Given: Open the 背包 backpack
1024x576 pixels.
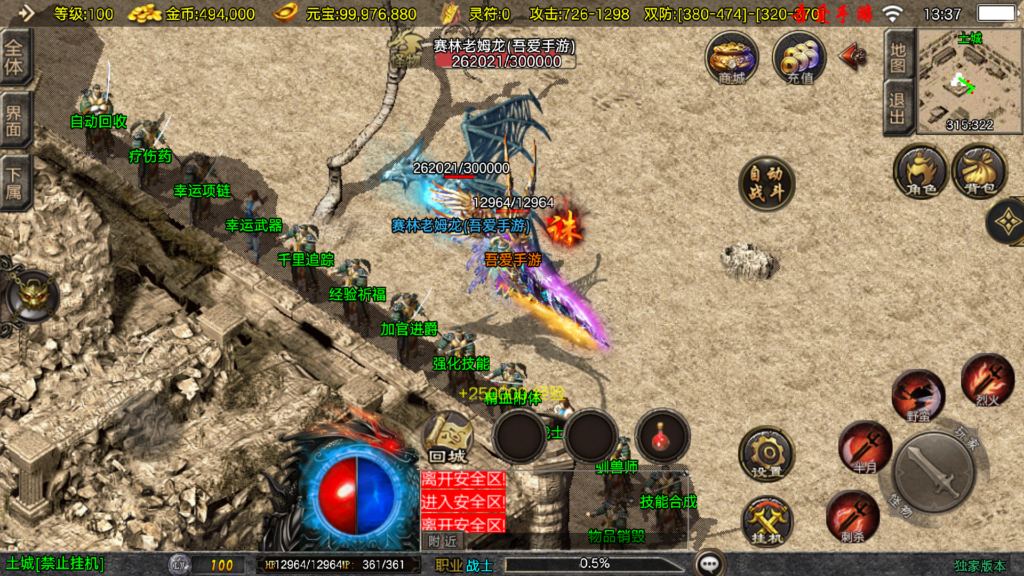Looking at the screenshot, I should tap(979, 171).
